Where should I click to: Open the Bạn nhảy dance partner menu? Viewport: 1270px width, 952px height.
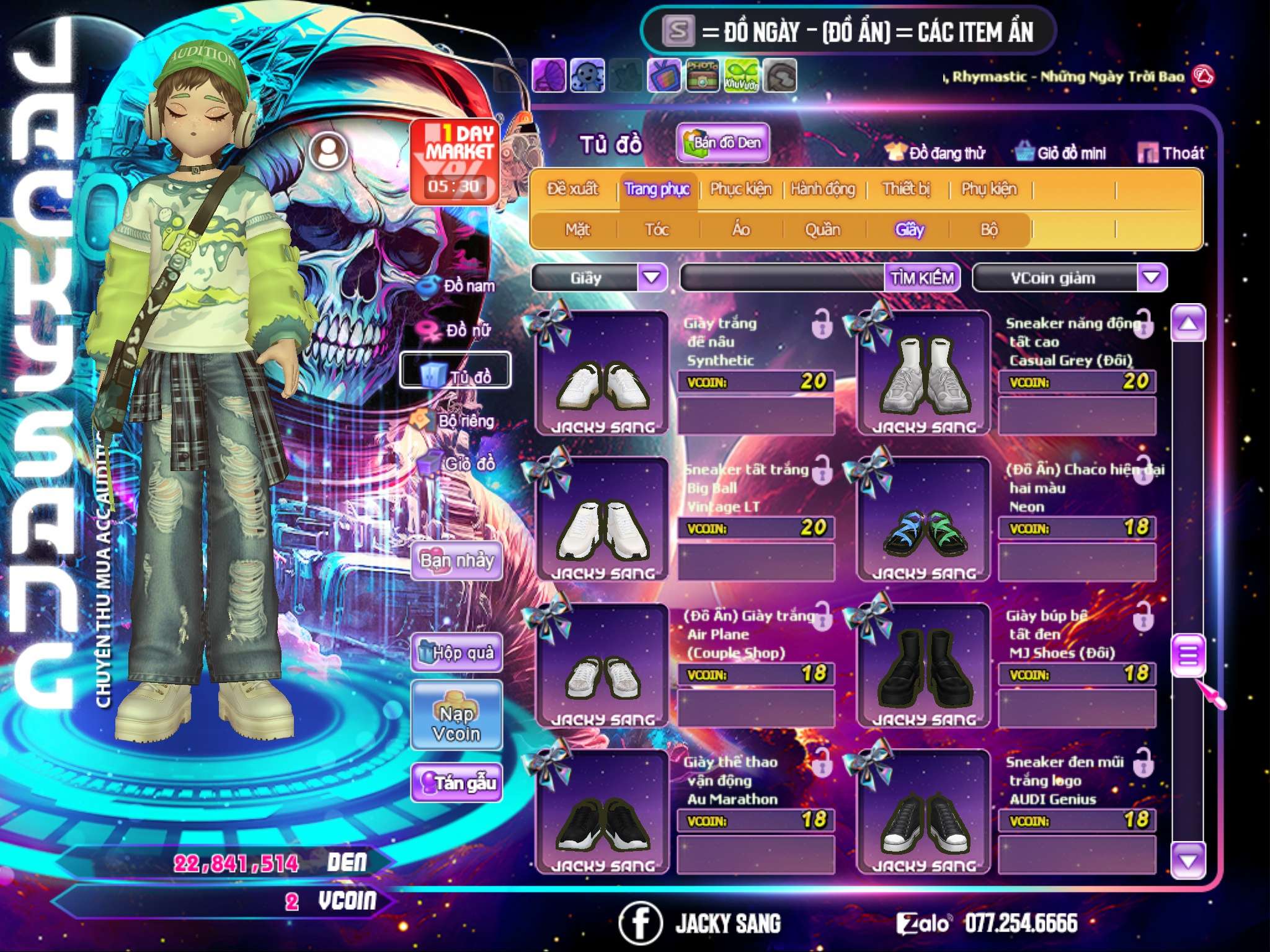coord(457,562)
